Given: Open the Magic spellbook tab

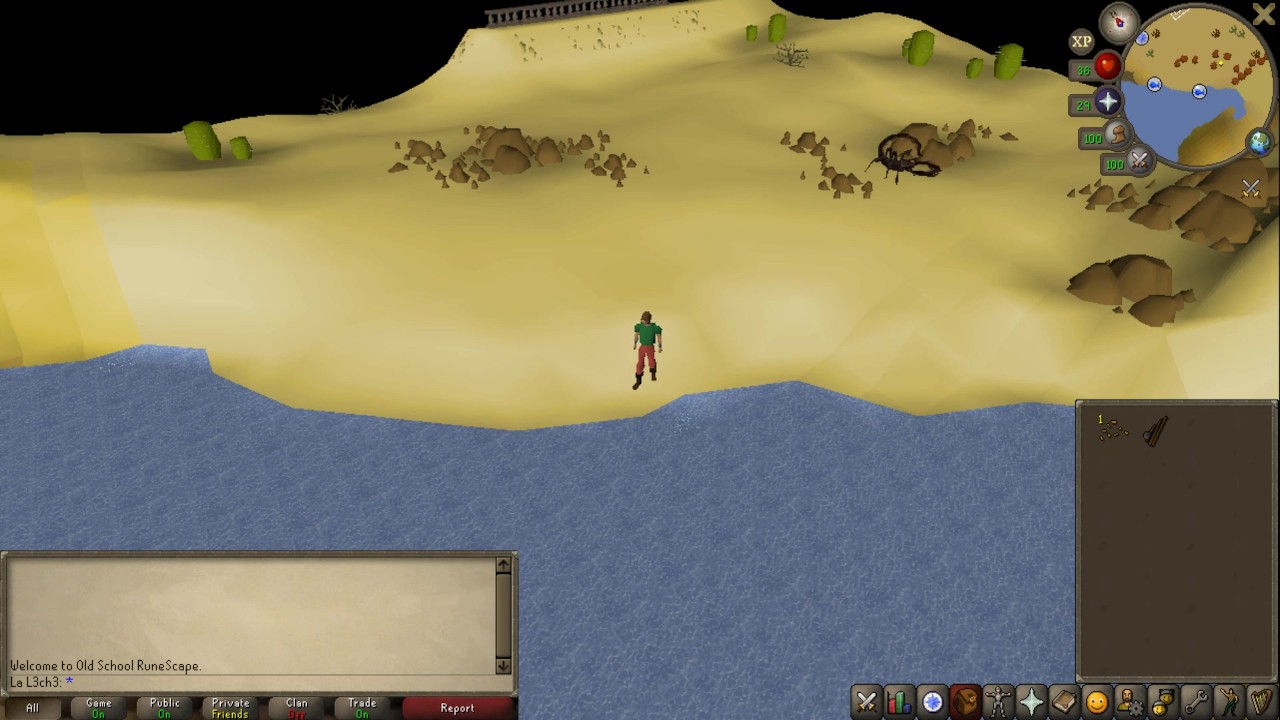Looking at the screenshot, I should pos(1064,702).
